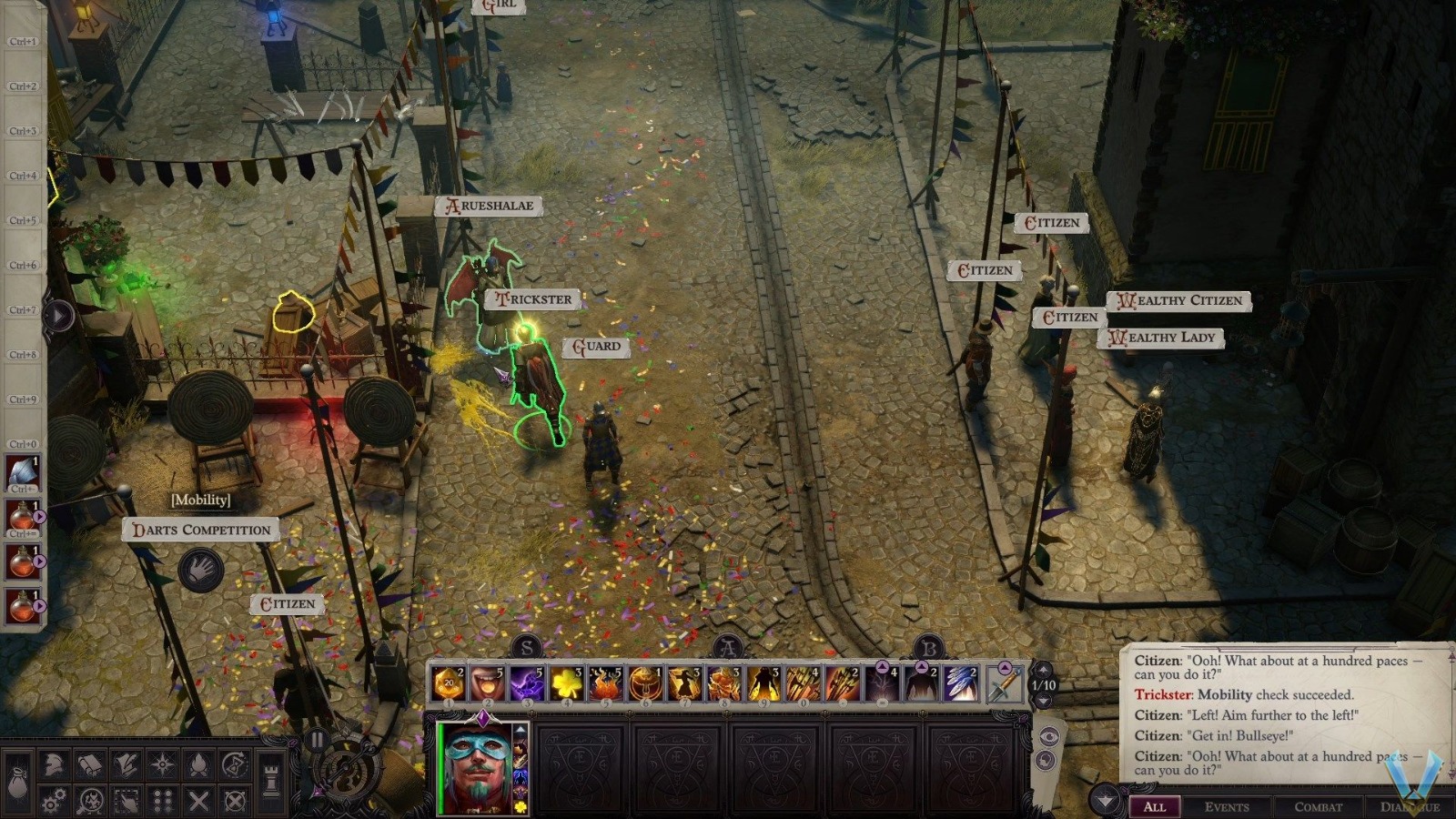
Task: Click the Darts Competition label
Action: [200, 530]
